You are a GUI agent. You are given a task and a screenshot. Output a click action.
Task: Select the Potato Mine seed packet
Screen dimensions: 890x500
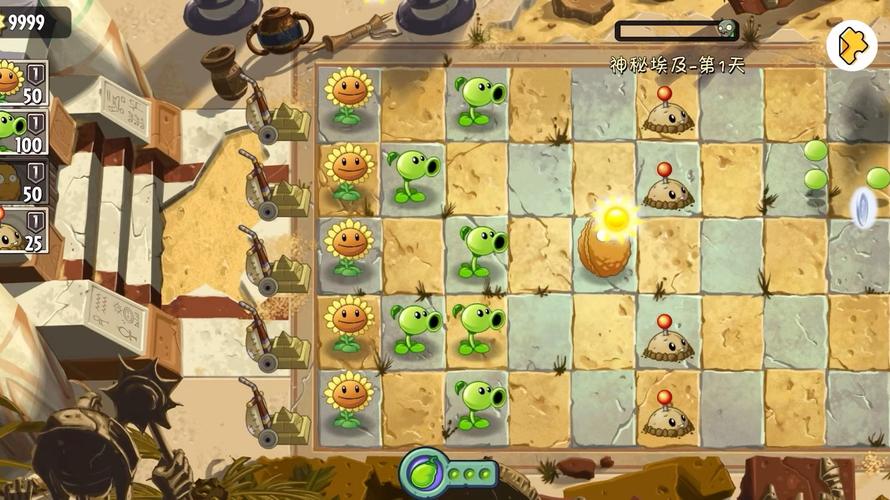(x=22, y=232)
